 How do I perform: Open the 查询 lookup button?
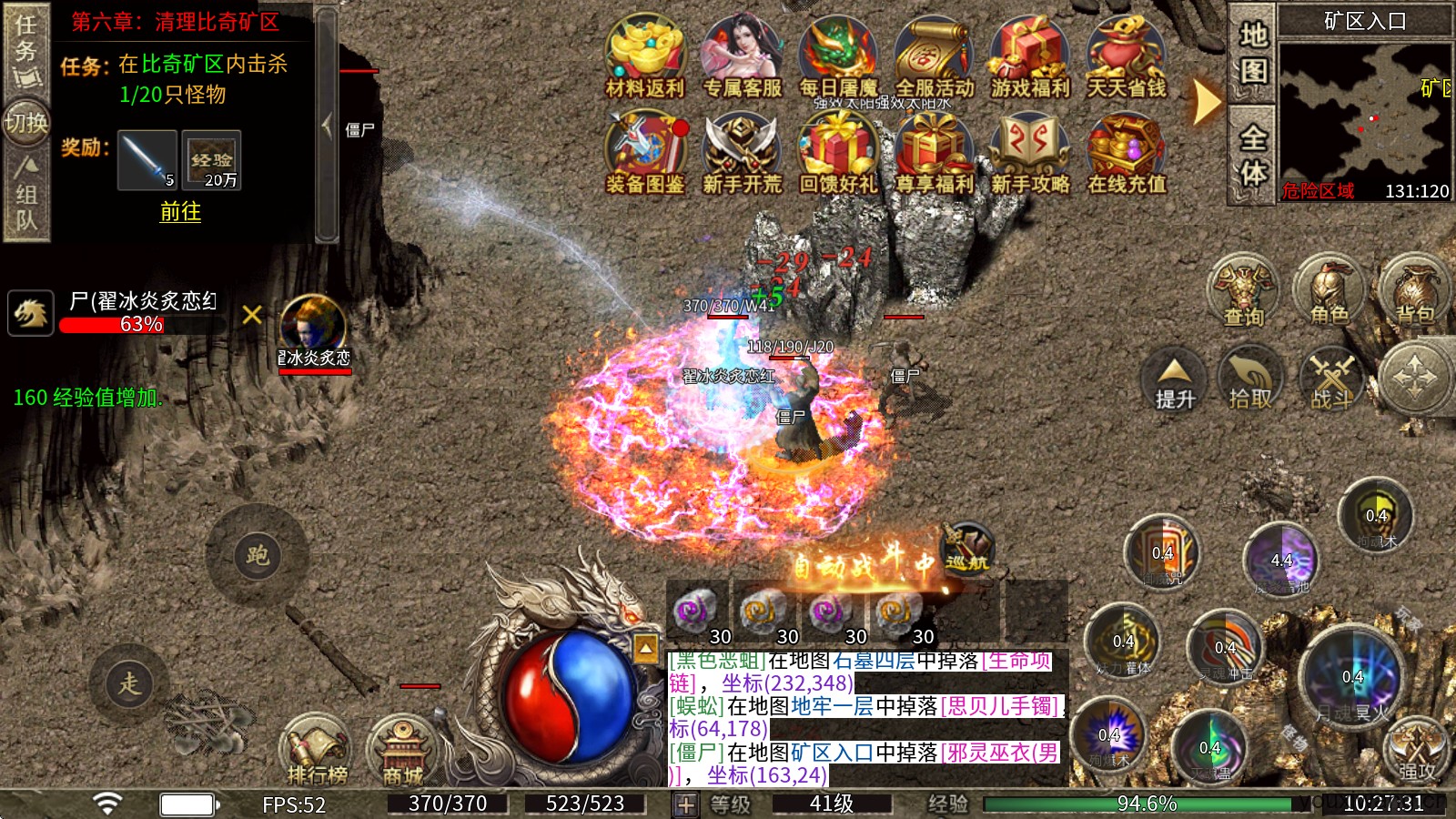tap(1243, 291)
